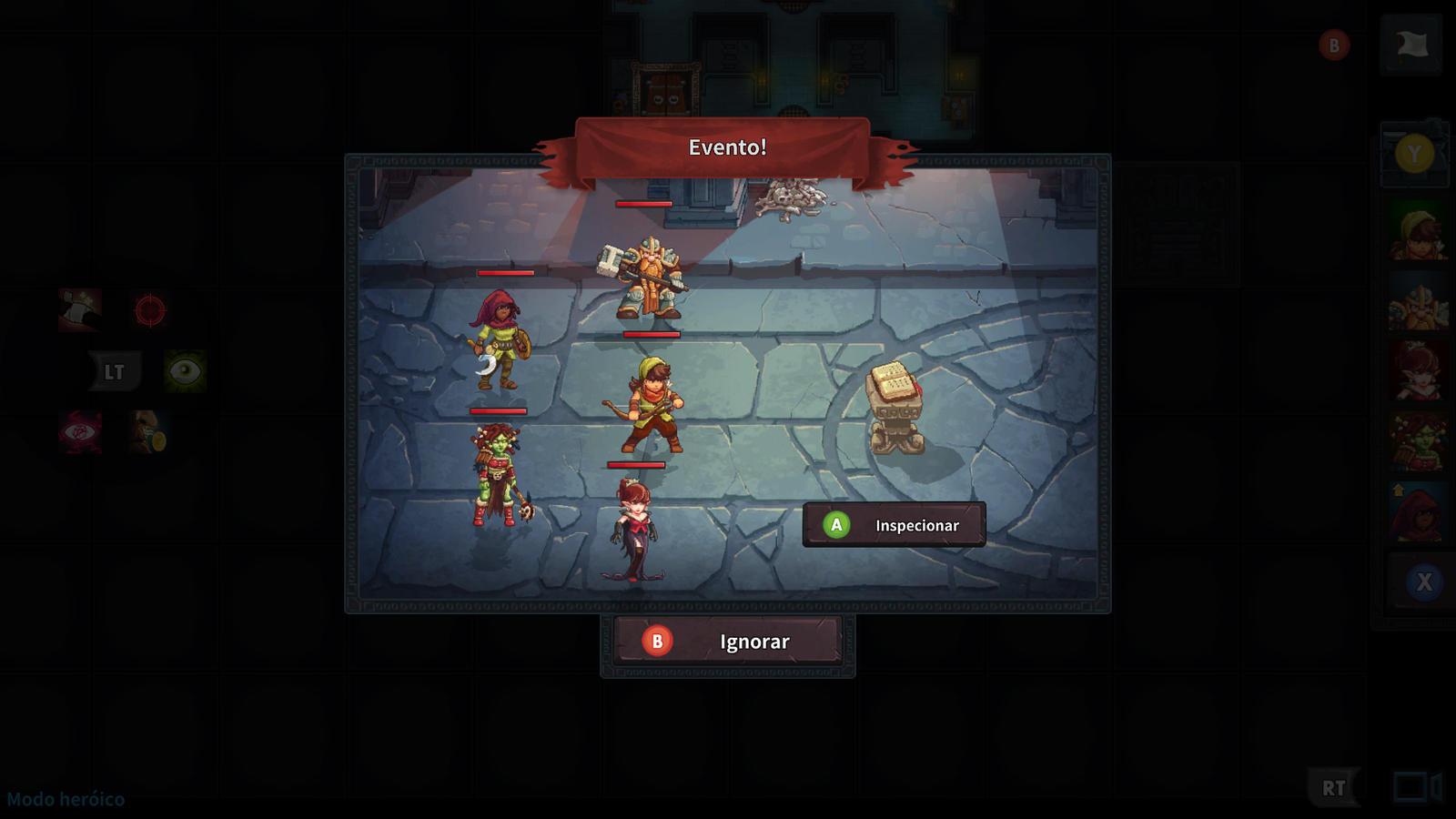This screenshot has width=1456, height=819.
Task: Use the gold coin blowing skill icon
Action: [x=147, y=431]
